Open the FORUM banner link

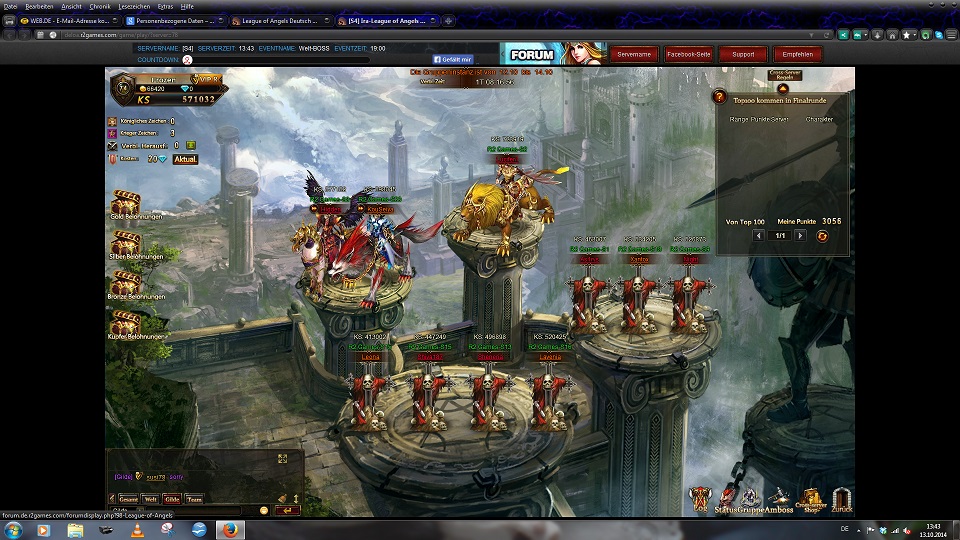coord(553,54)
